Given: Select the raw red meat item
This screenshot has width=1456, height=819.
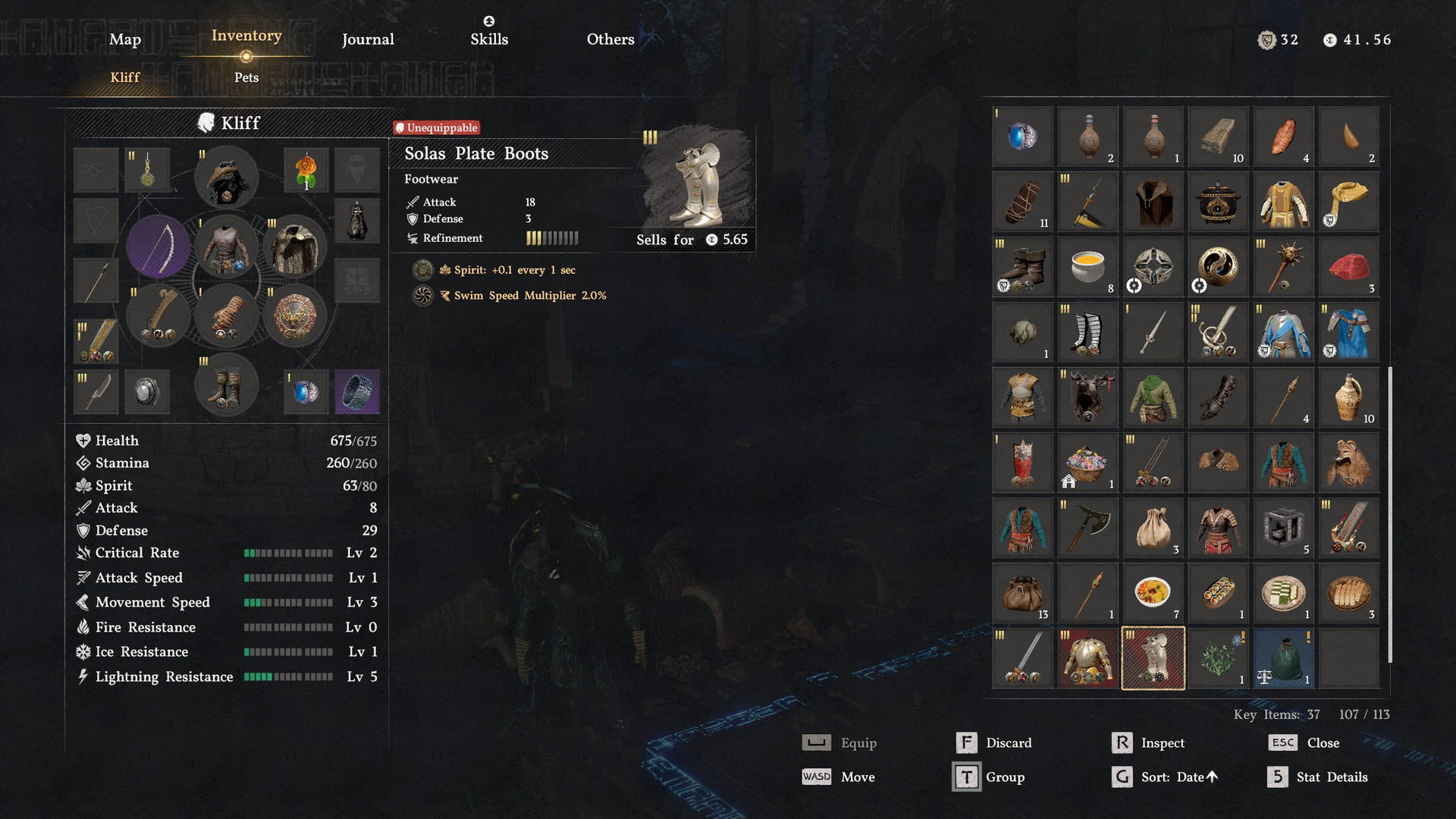Looking at the screenshot, I should click(1348, 267).
